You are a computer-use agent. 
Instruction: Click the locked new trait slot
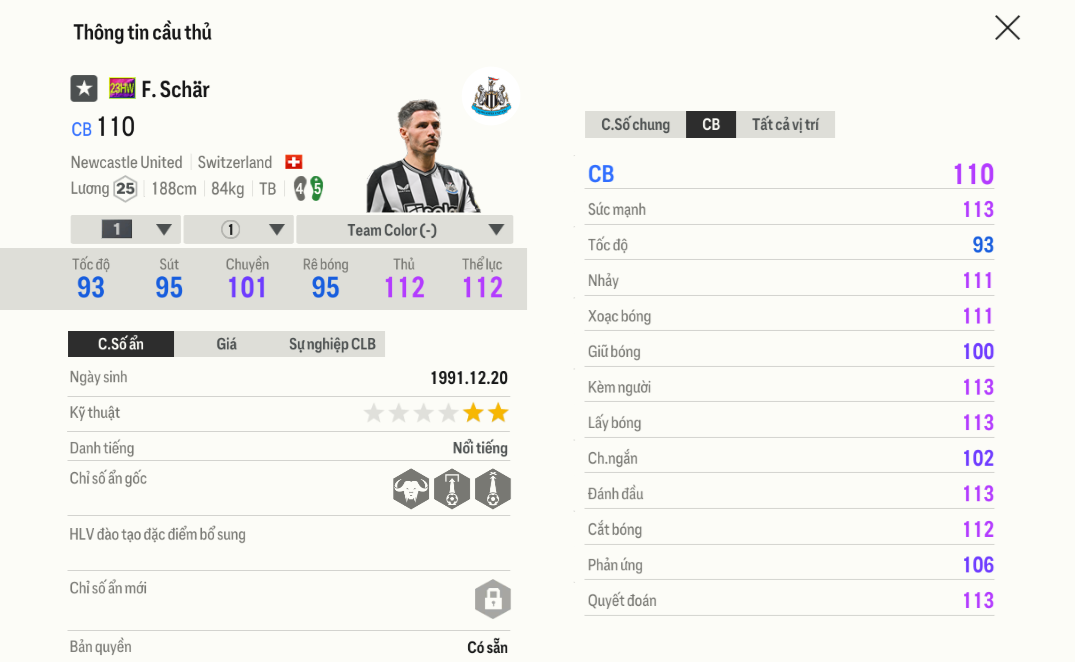coord(492,599)
